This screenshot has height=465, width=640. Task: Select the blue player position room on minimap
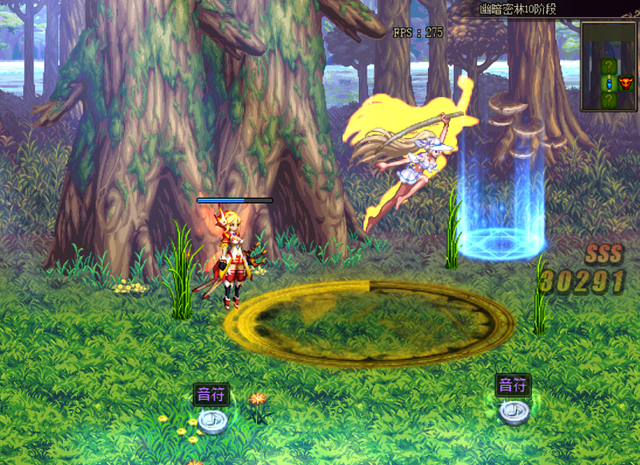(609, 84)
